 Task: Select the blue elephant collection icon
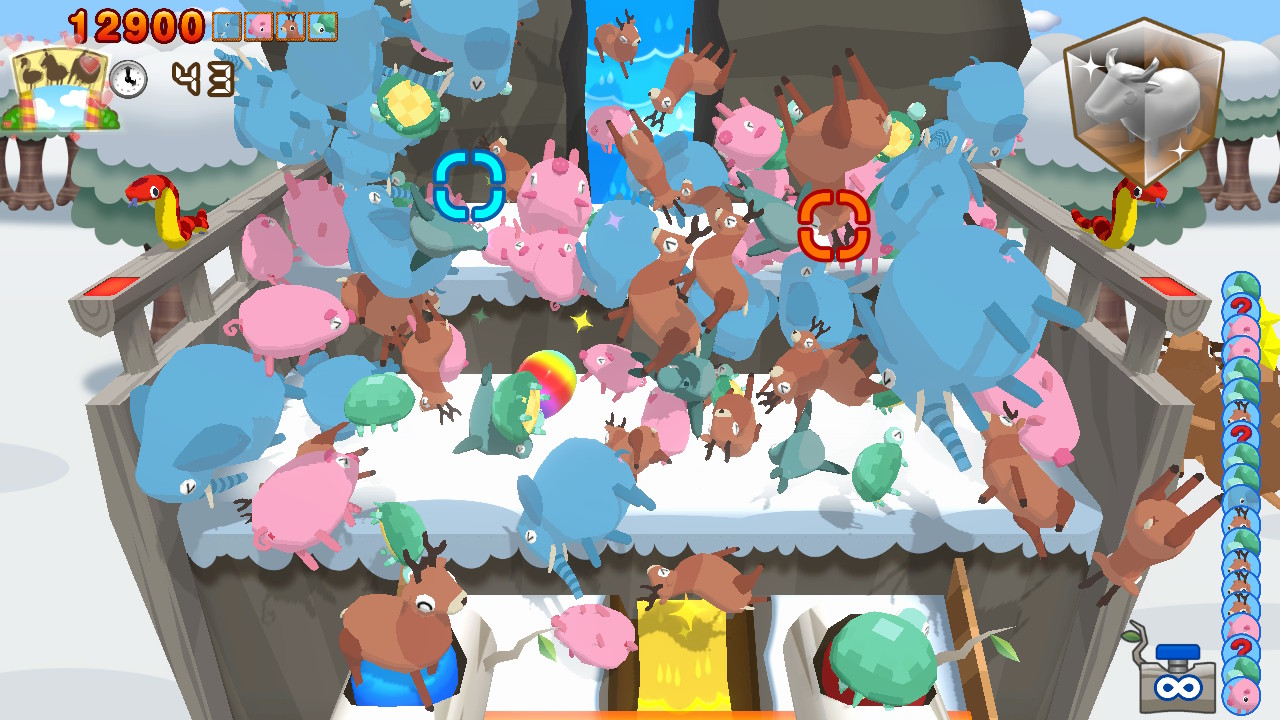tap(227, 26)
